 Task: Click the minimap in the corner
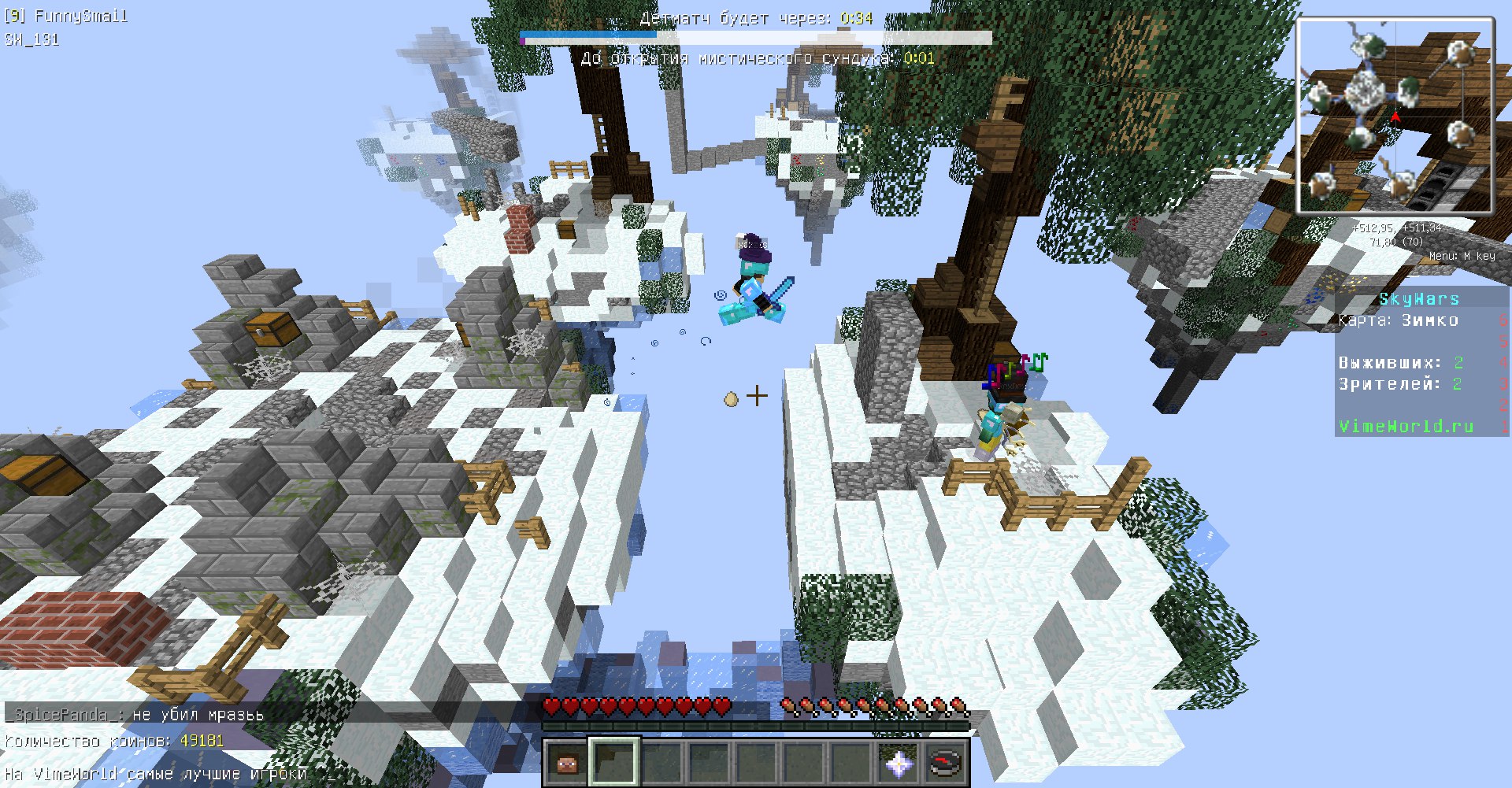coord(1395,116)
